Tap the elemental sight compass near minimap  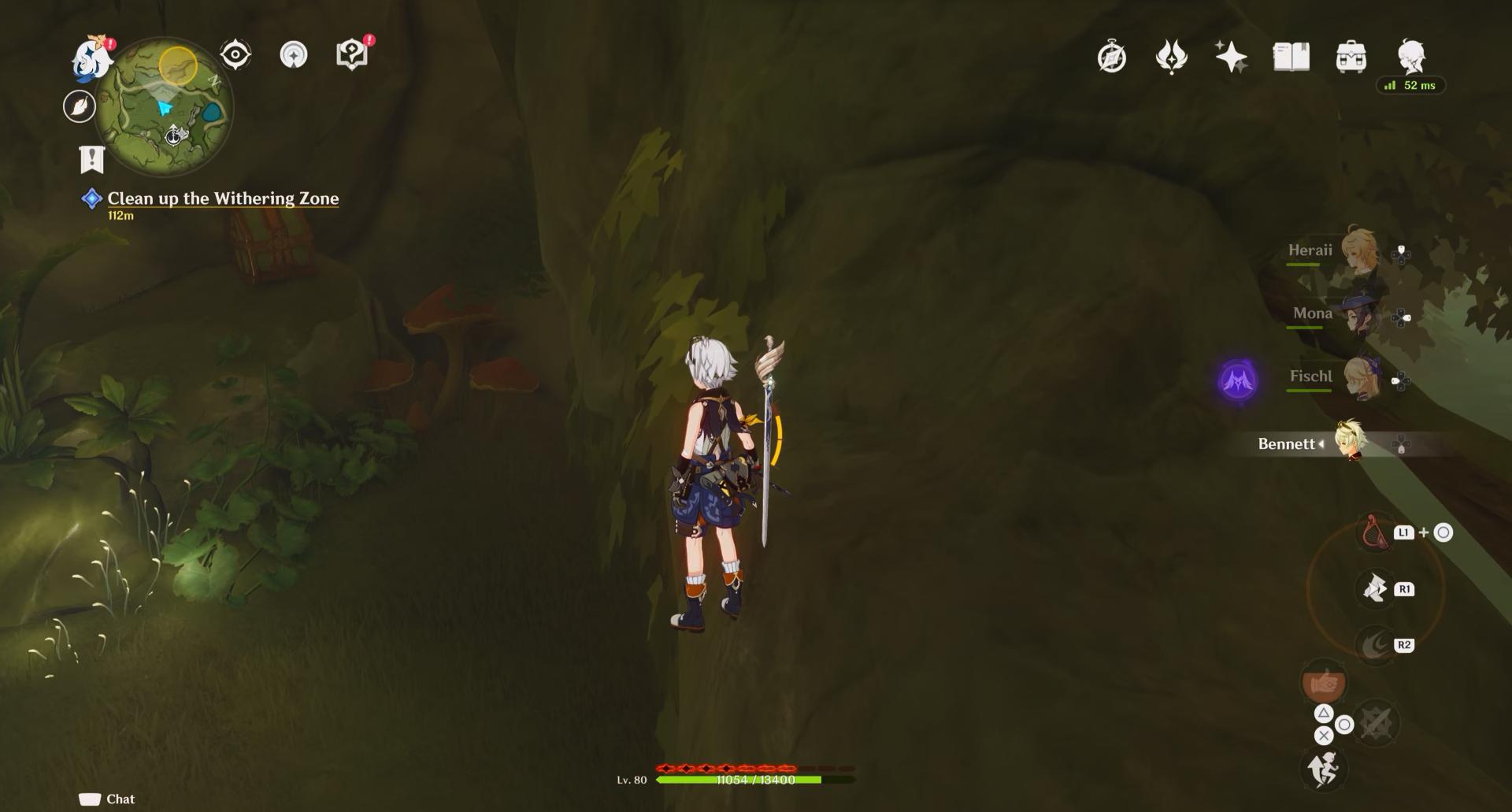234,54
